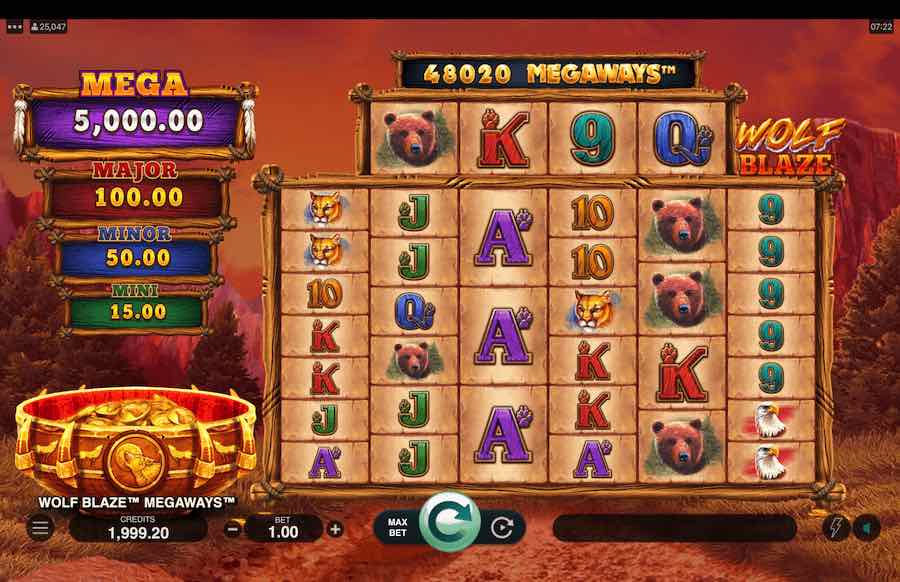Open the autoplay spin options
The height and width of the screenshot is (582, 900).
[x=504, y=527]
